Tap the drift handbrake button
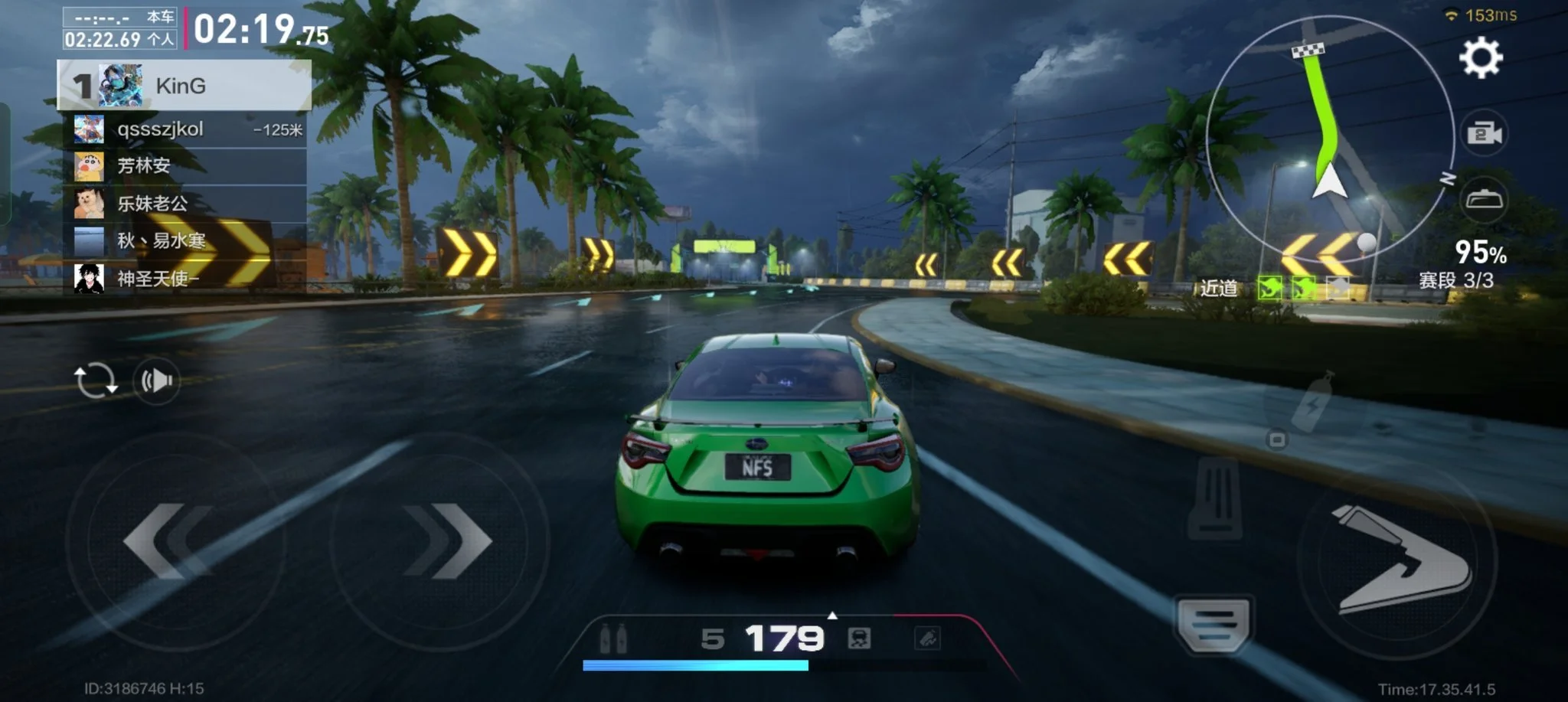This screenshot has width=1568, height=702. click(1214, 623)
